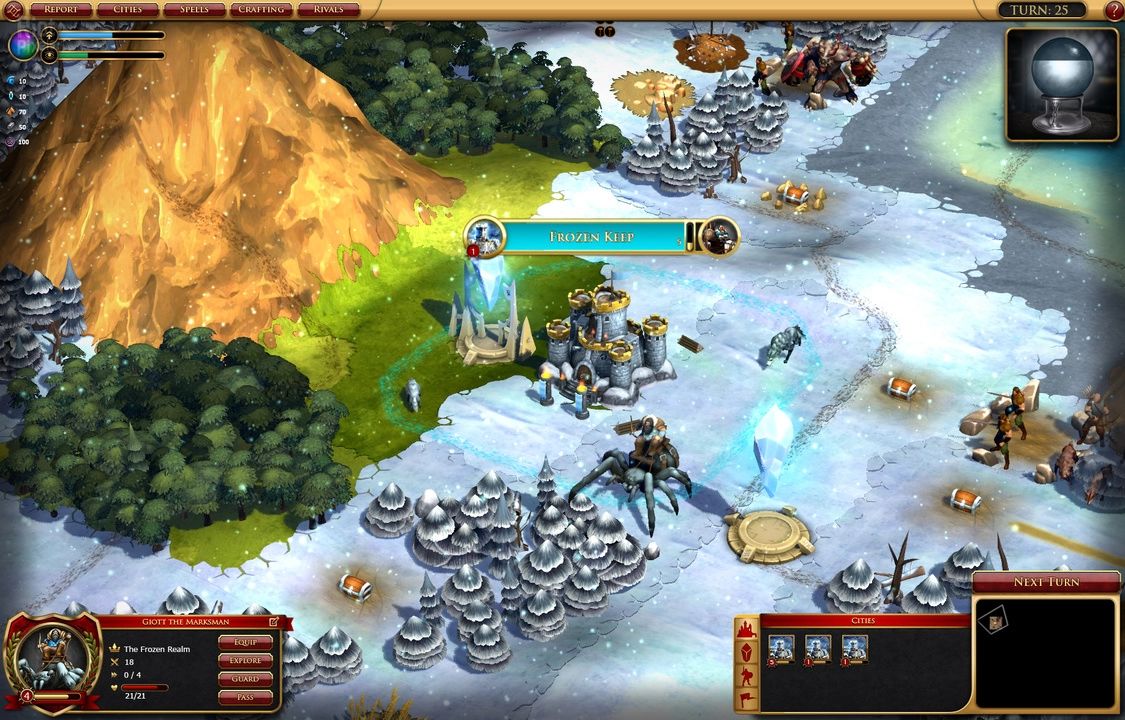End the turn with Next Turn

[x=1046, y=582]
